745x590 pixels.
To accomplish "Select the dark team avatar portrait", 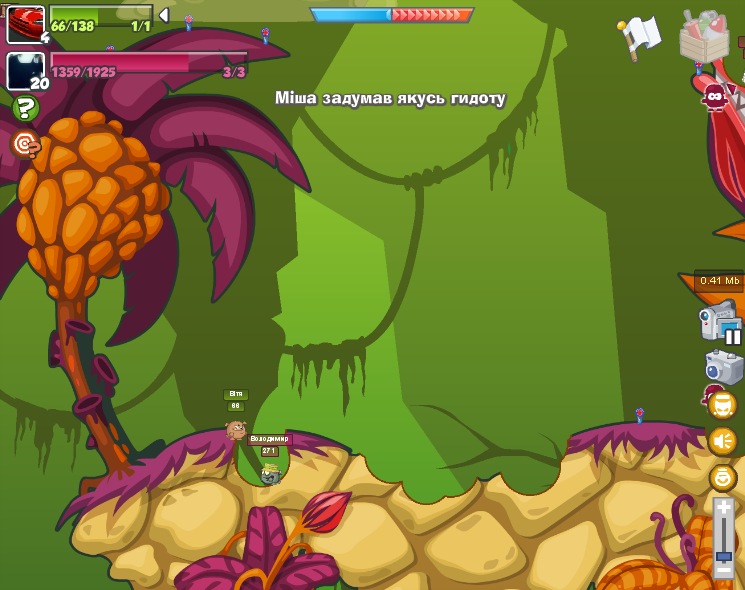I will point(25,71).
